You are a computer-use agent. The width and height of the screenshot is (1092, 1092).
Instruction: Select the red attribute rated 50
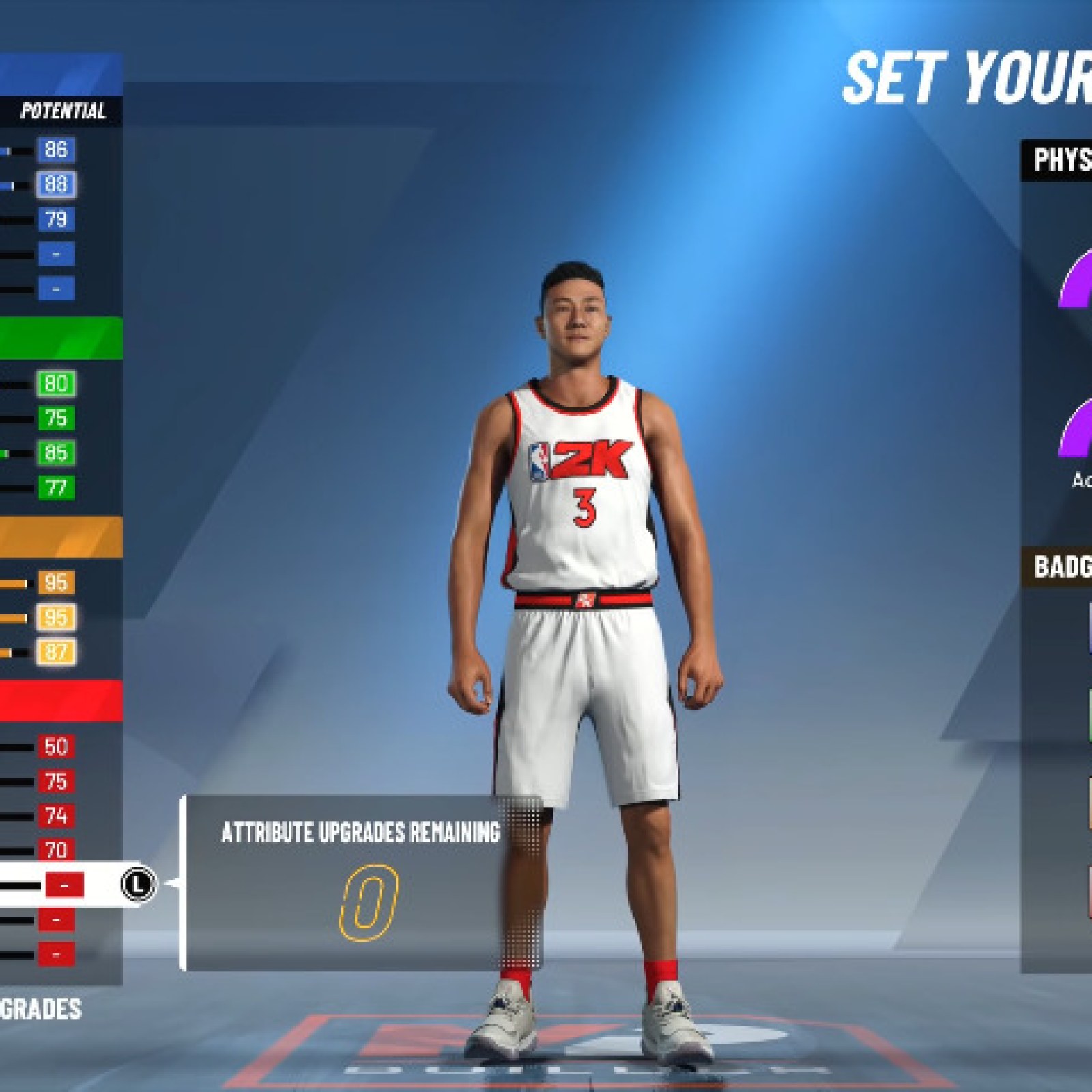[55, 747]
